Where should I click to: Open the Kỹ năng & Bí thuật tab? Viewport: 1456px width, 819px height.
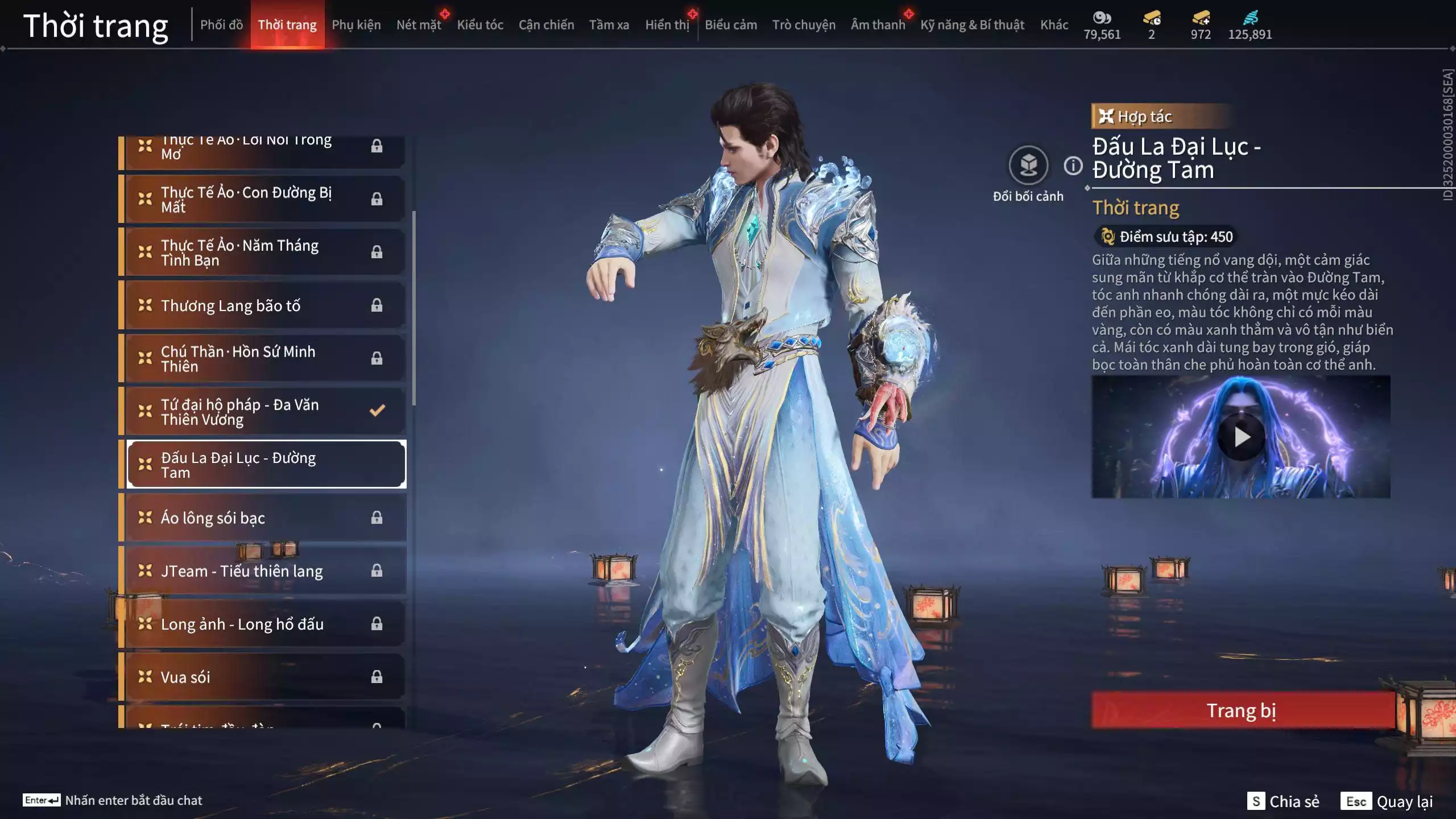972,25
